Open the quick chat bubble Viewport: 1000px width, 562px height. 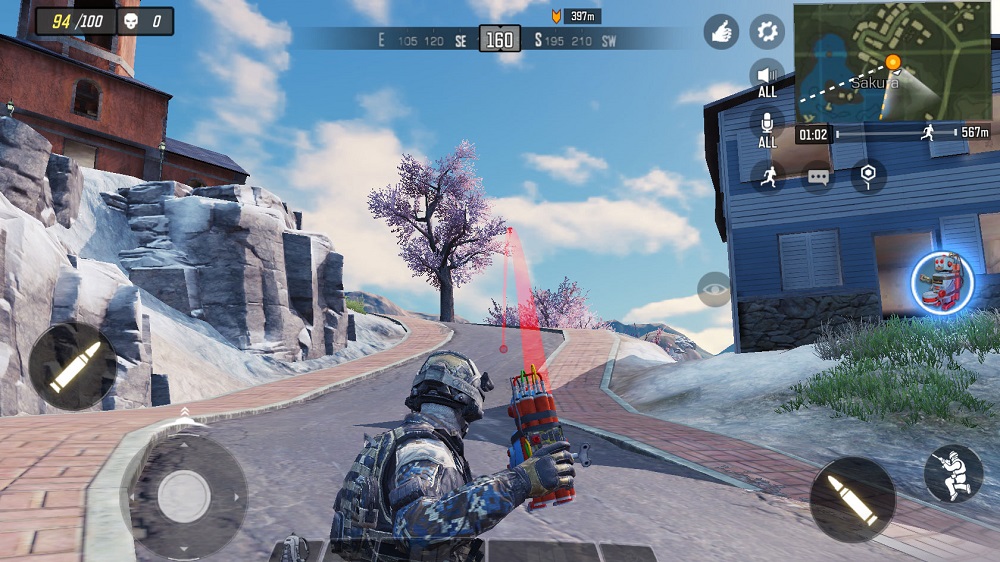tap(818, 177)
